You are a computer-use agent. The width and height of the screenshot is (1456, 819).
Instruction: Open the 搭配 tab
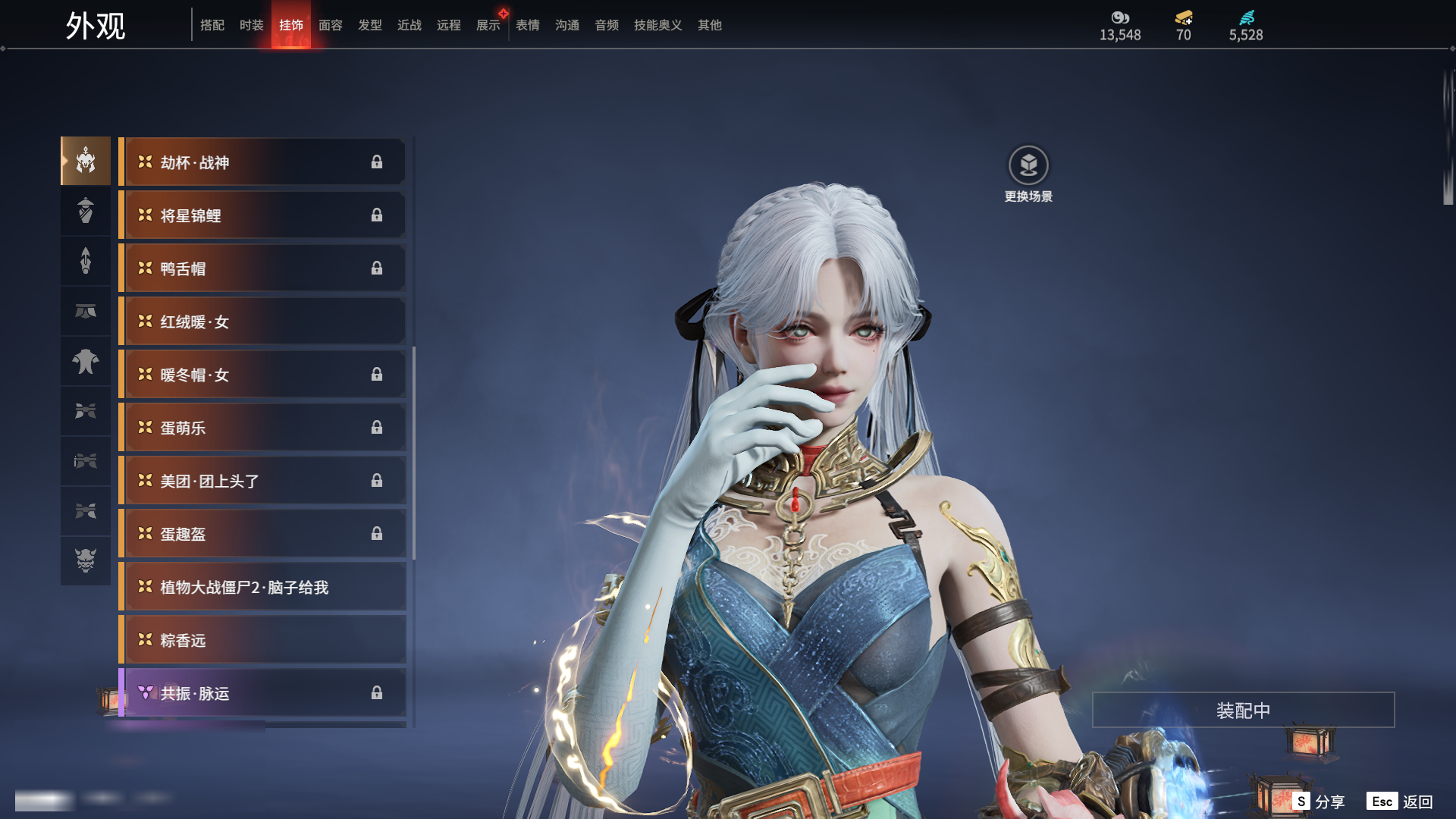212,25
